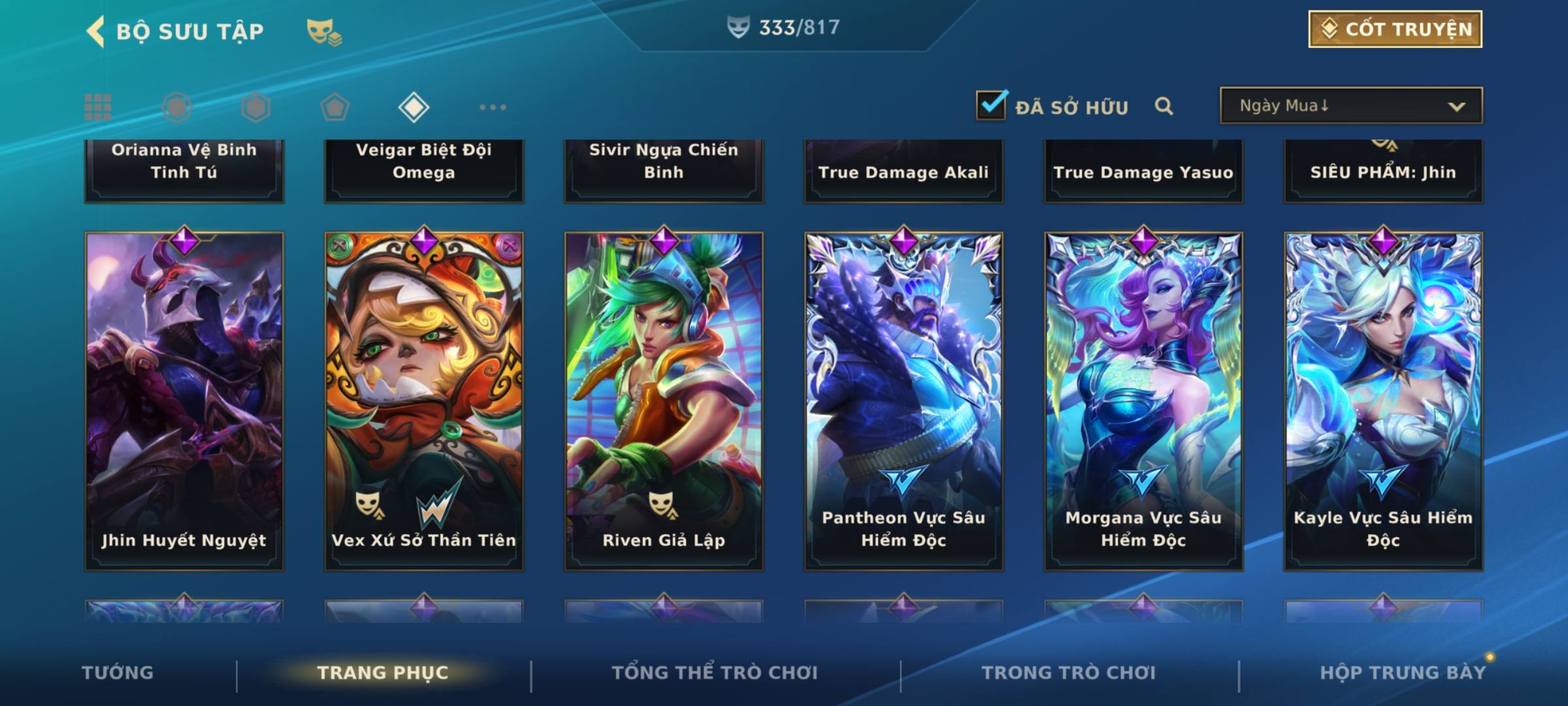Viewport: 1568px width, 706px height.
Task: Open the Riven Giả Lập skin card
Action: (x=664, y=400)
